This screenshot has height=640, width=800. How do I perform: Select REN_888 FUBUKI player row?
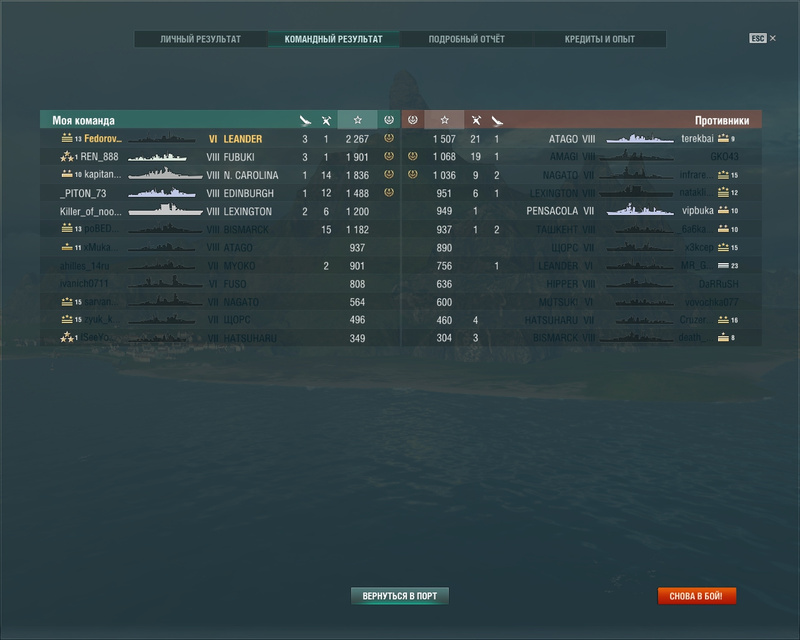point(220,157)
